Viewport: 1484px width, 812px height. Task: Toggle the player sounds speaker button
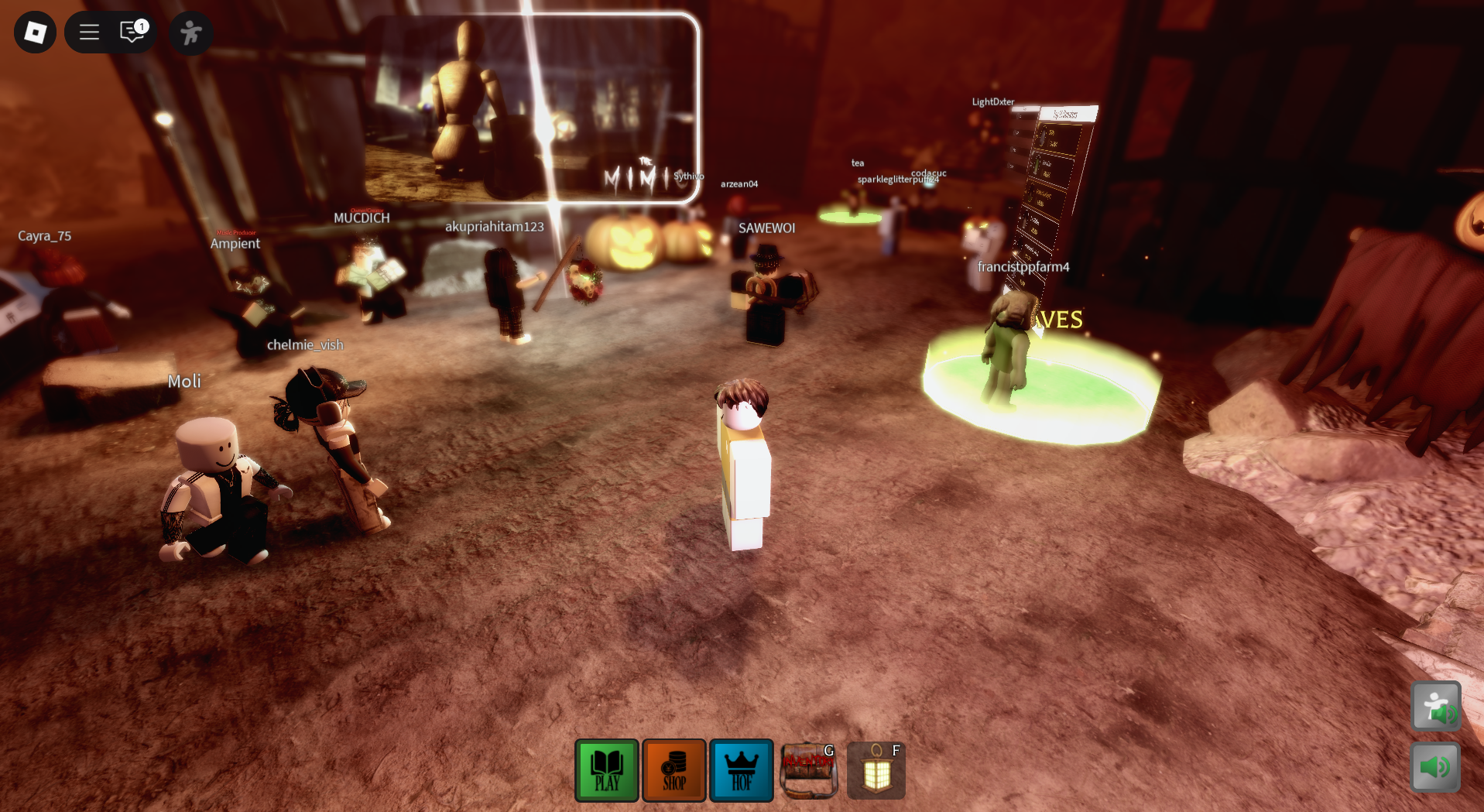pos(1435,706)
